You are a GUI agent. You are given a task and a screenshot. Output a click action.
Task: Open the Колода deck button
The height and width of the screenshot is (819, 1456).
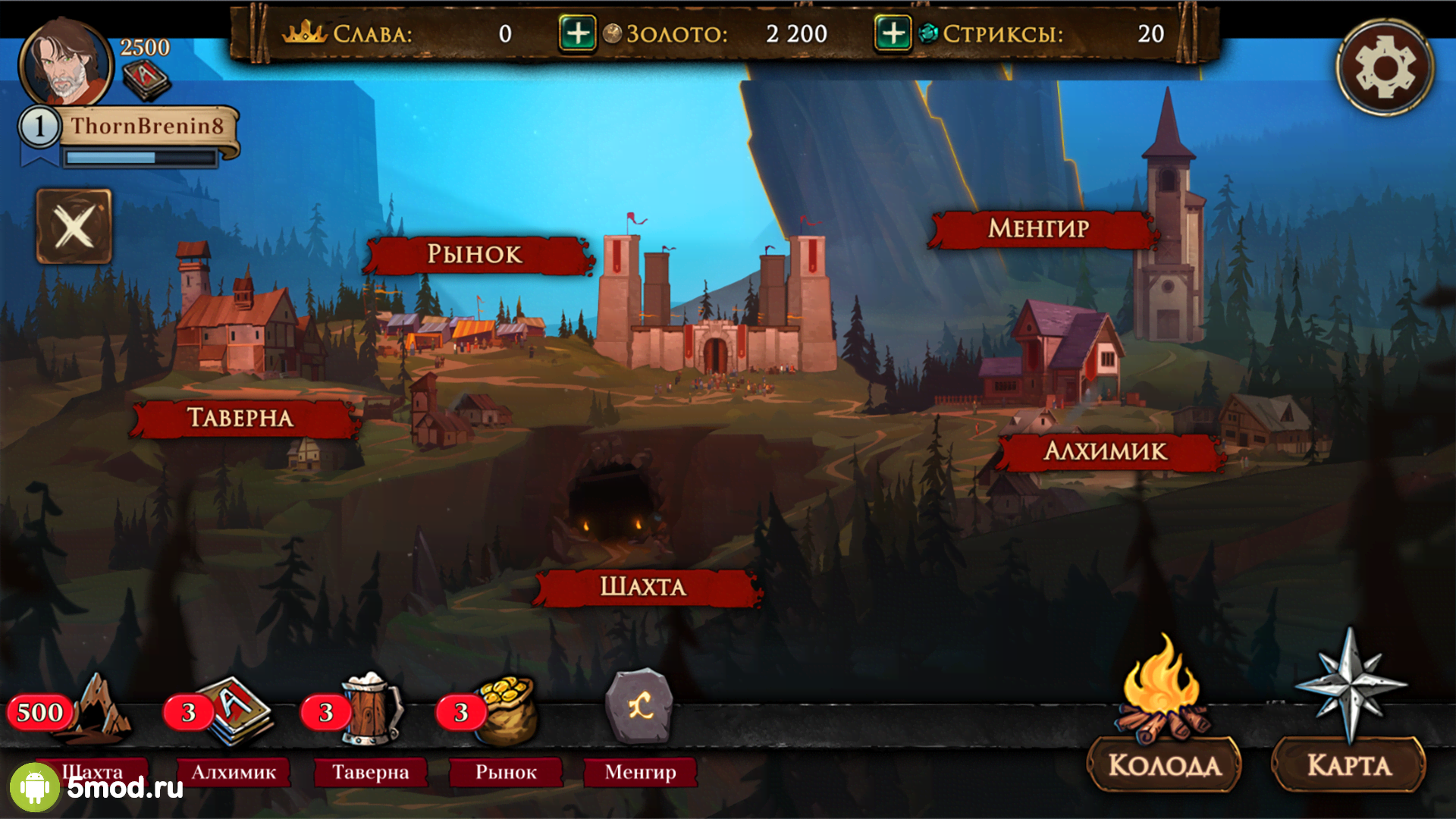click(1164, 764)
